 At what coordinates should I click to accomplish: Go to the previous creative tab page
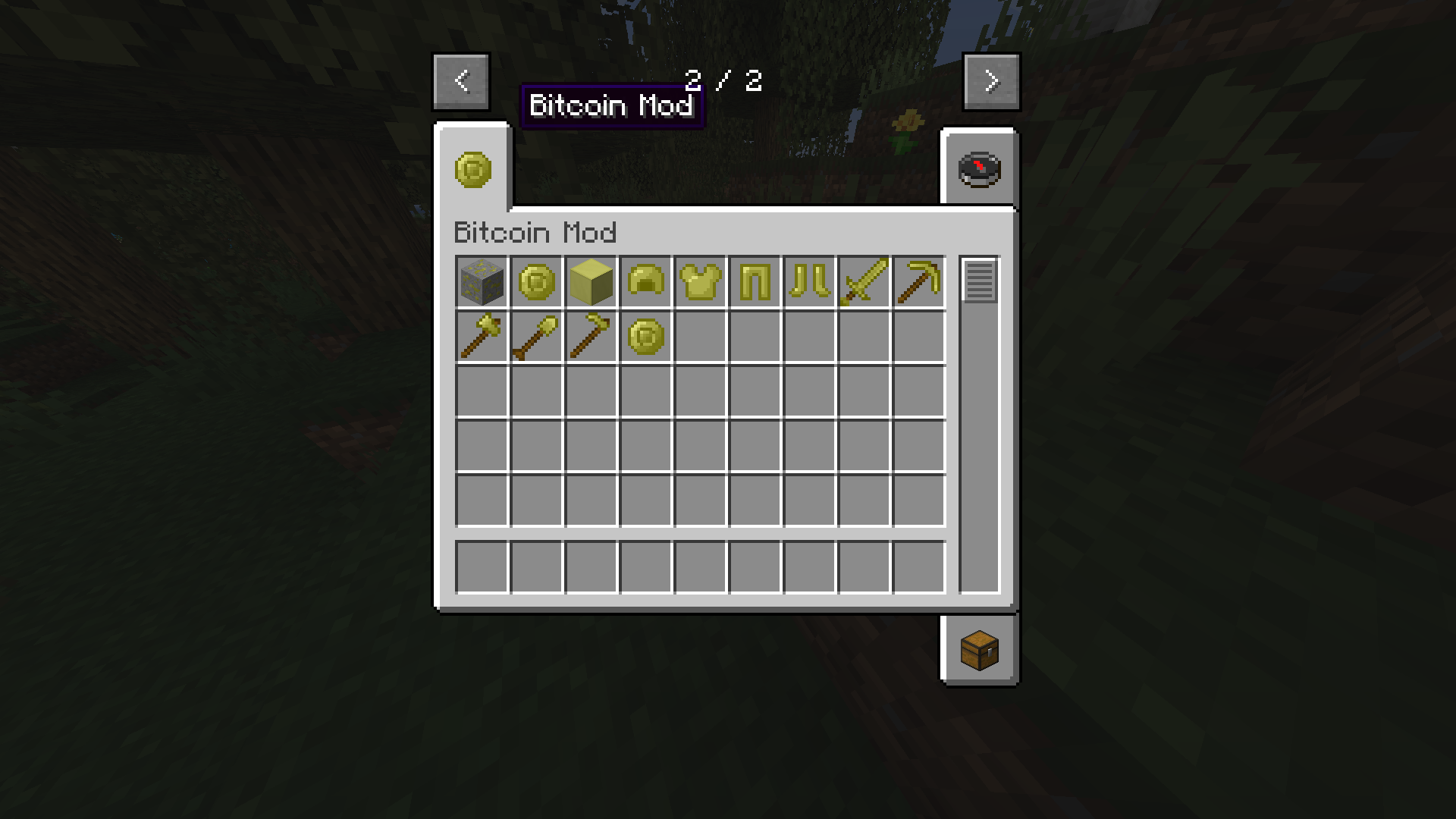[460, 81]
